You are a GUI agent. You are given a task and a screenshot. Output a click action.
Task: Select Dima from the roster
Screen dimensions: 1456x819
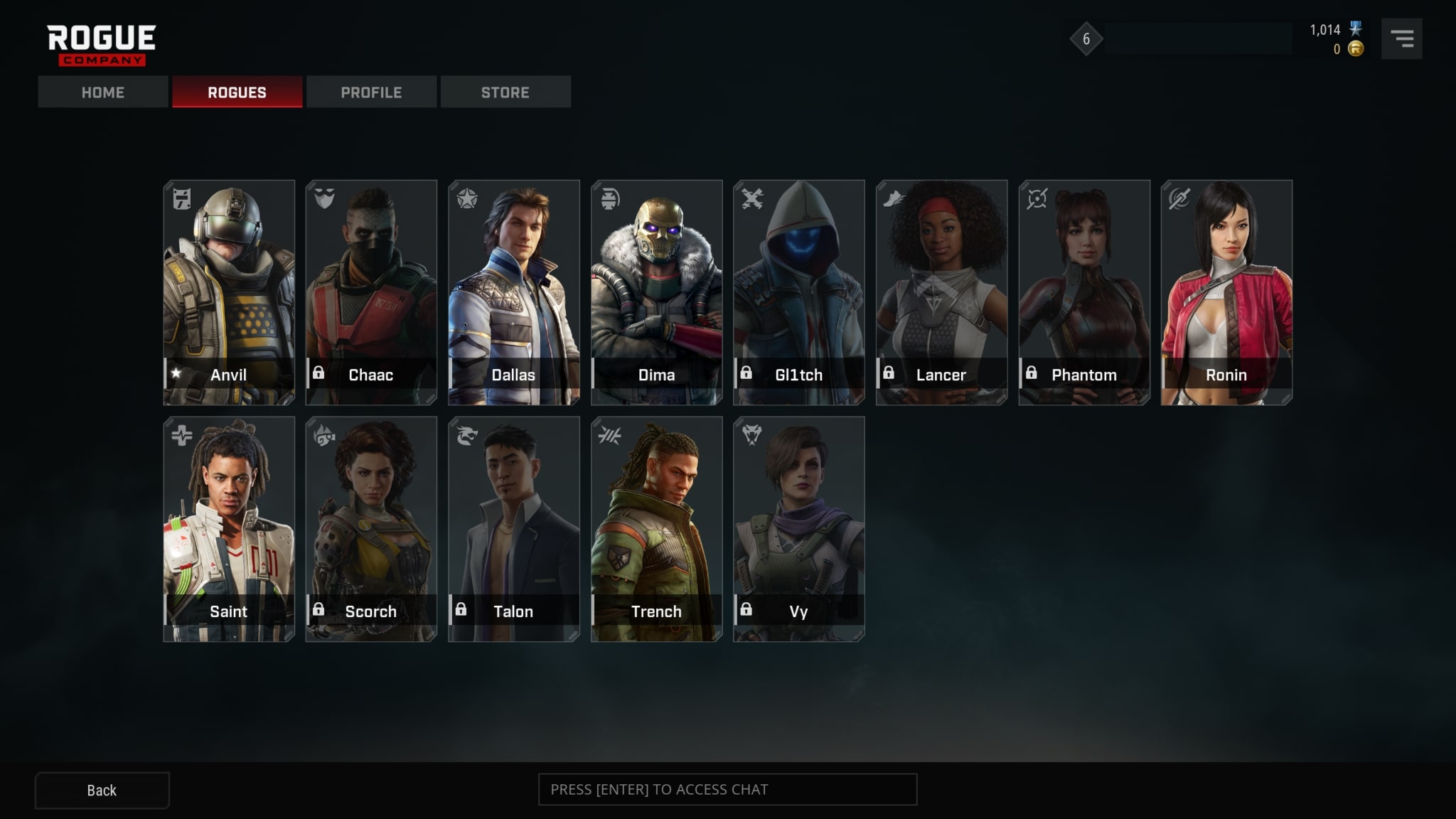[x=656, y=292]
